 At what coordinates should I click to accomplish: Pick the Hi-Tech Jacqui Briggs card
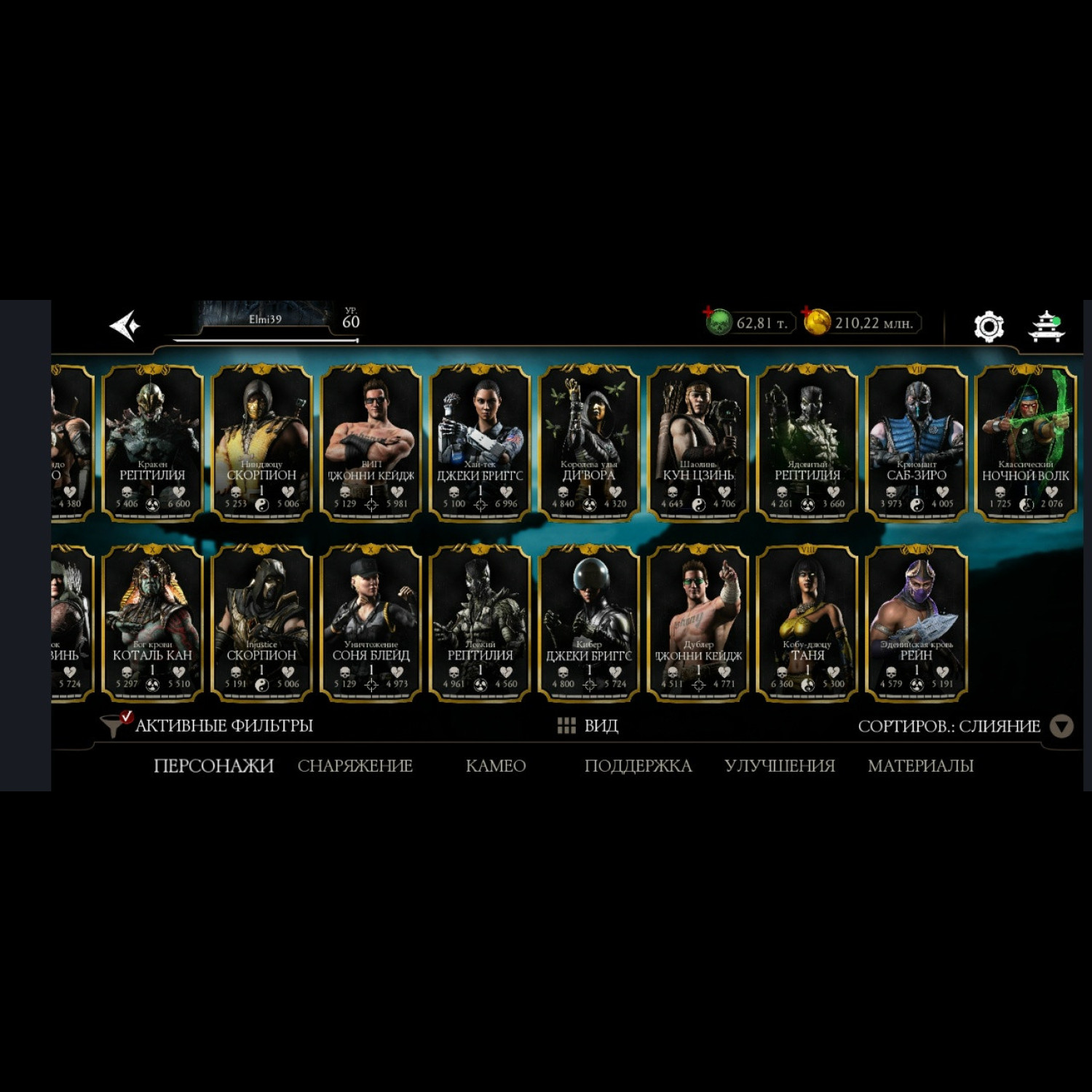(480, 443)
